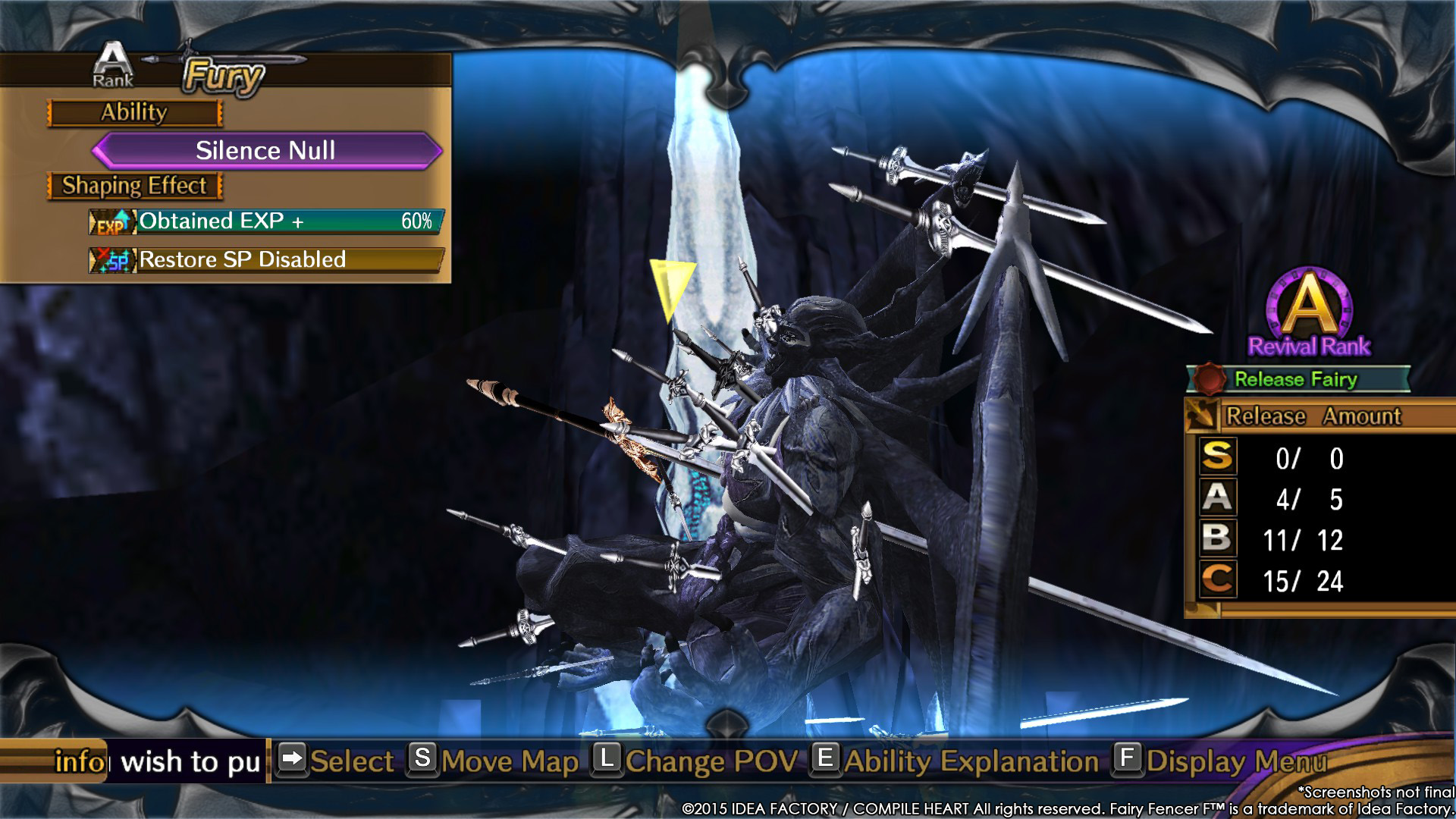Click the sword arrow icon beside Release Amount

[1203, 416]
